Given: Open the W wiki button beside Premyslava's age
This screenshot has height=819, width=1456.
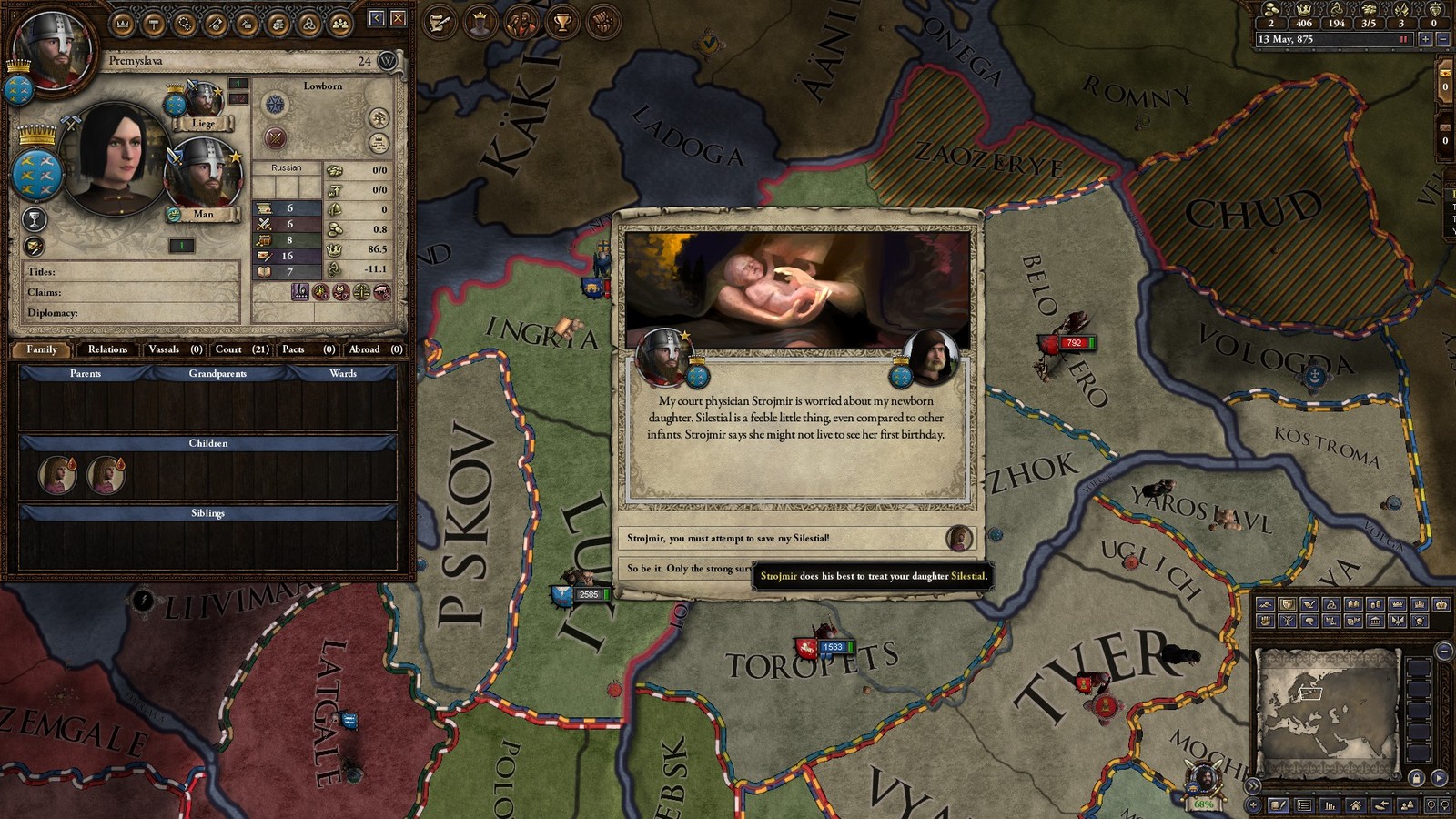Looking at the screenshot, I should 388,61.
